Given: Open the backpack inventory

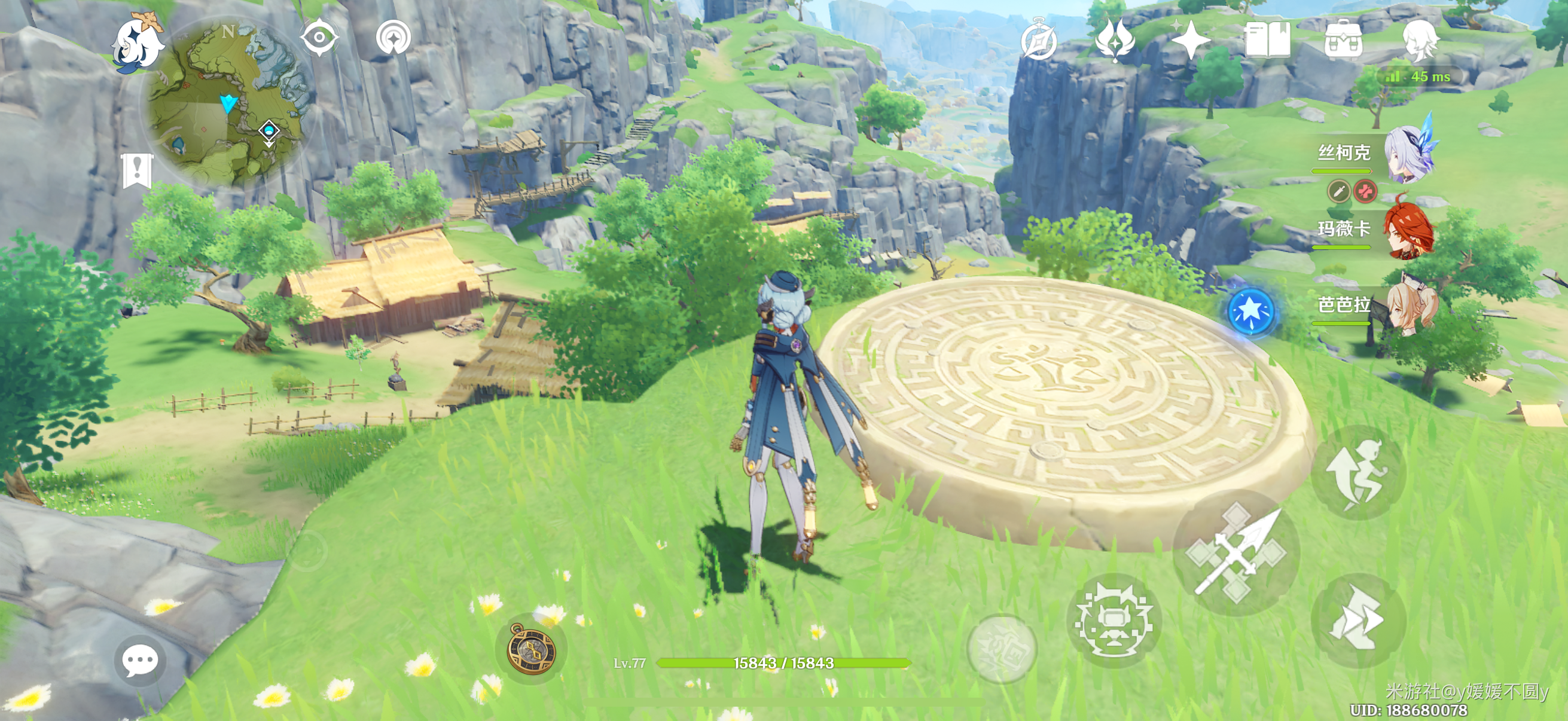Looking at the screenshot, I should point(1343,40).
